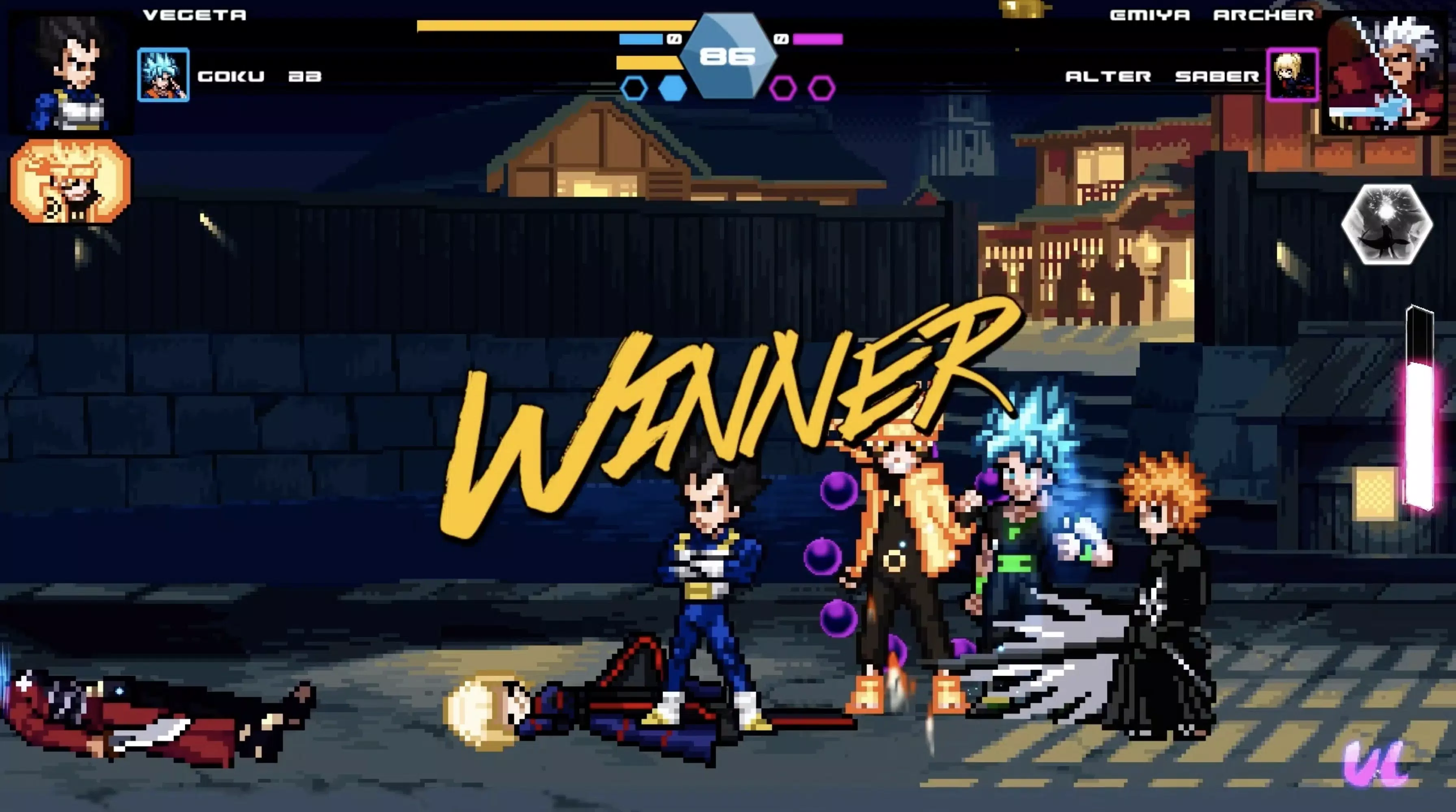1456x812 pixels.
Task: Toggle the empty blue hexagon indicator
Action: [634, 88]
